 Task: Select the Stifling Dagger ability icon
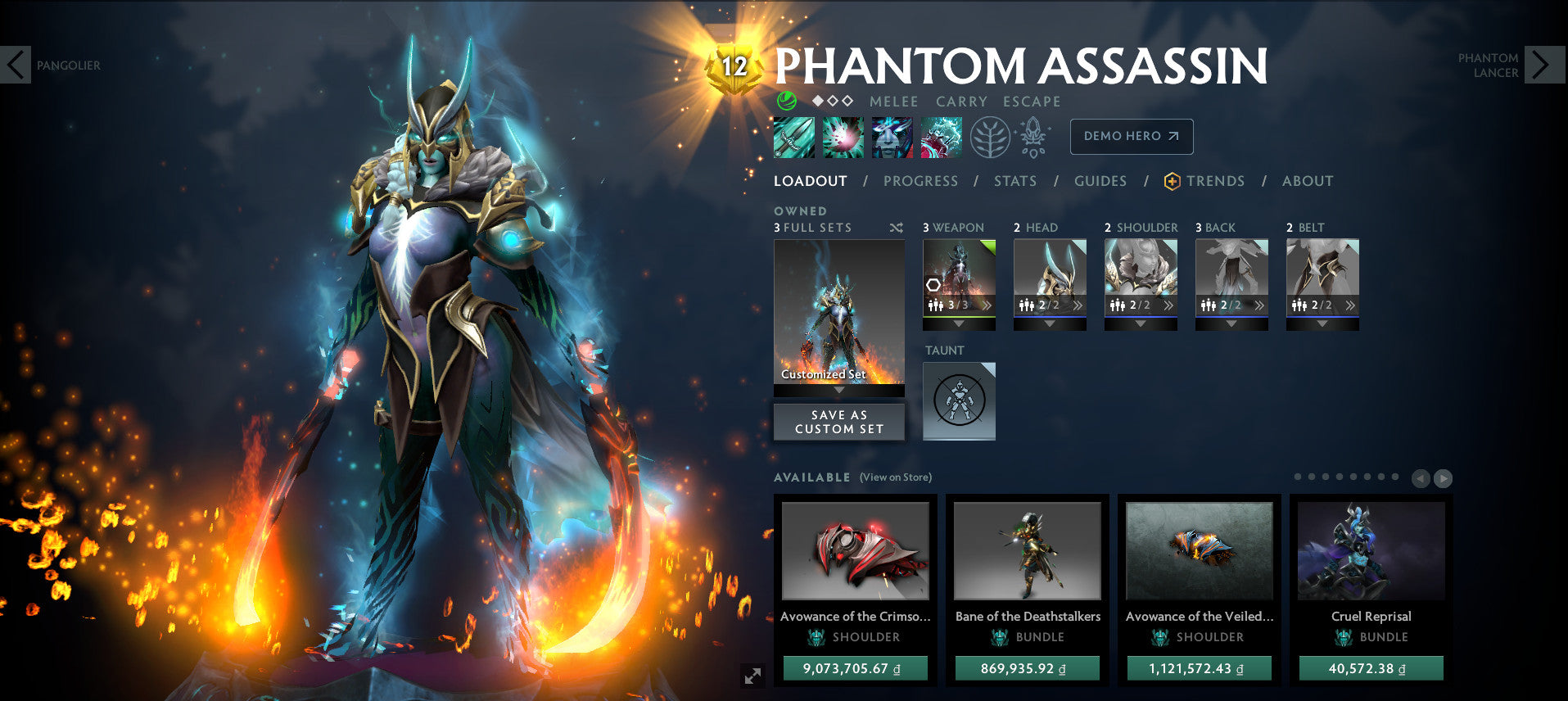(793, 137)
